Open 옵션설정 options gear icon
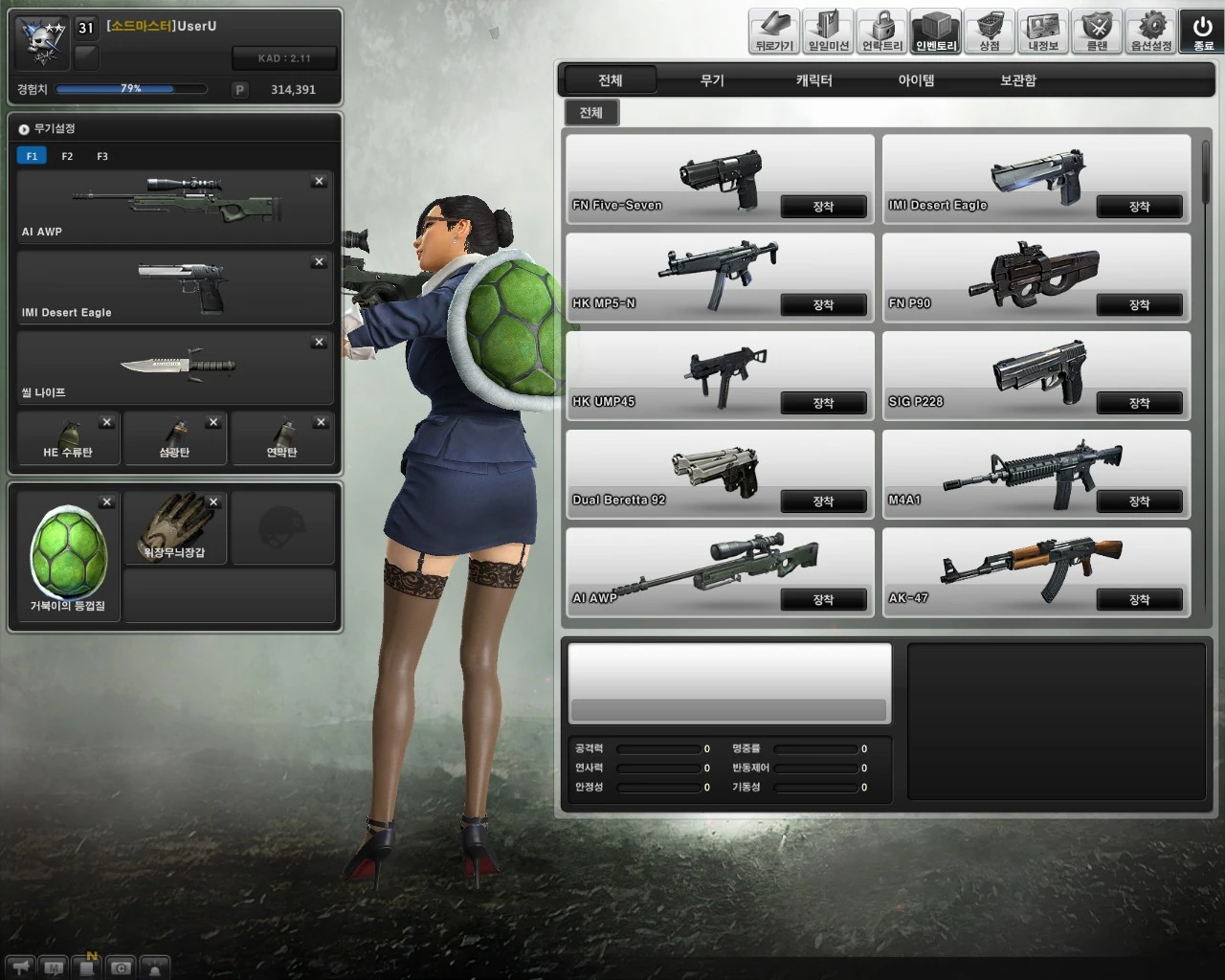 point(1150,29)
